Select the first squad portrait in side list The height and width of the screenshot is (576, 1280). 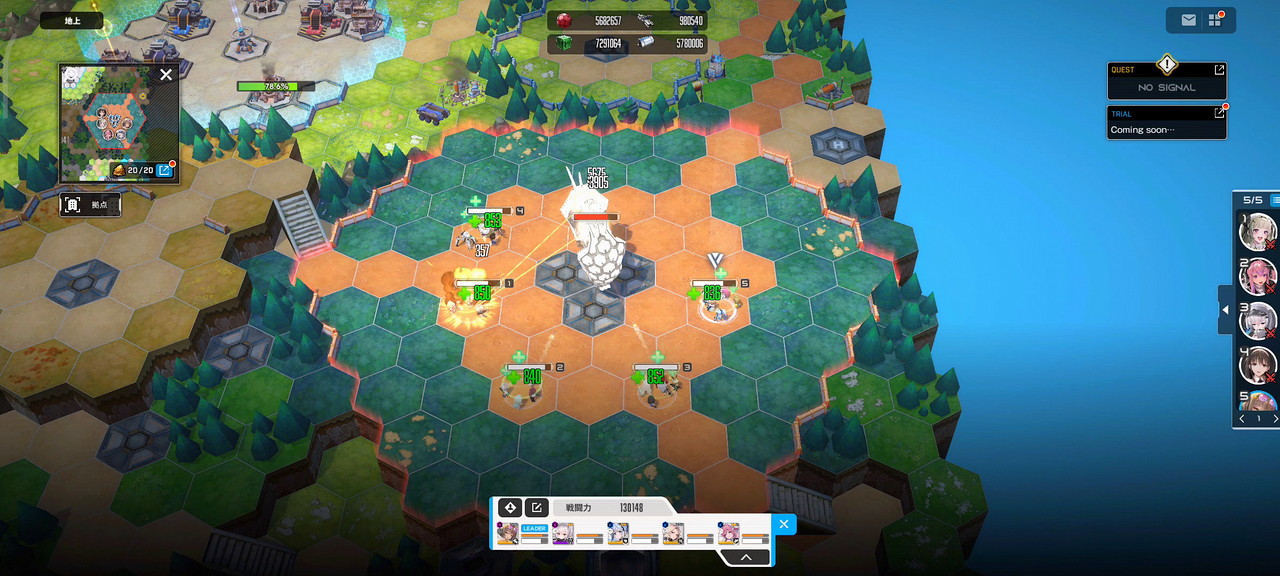coord(1257,231)
